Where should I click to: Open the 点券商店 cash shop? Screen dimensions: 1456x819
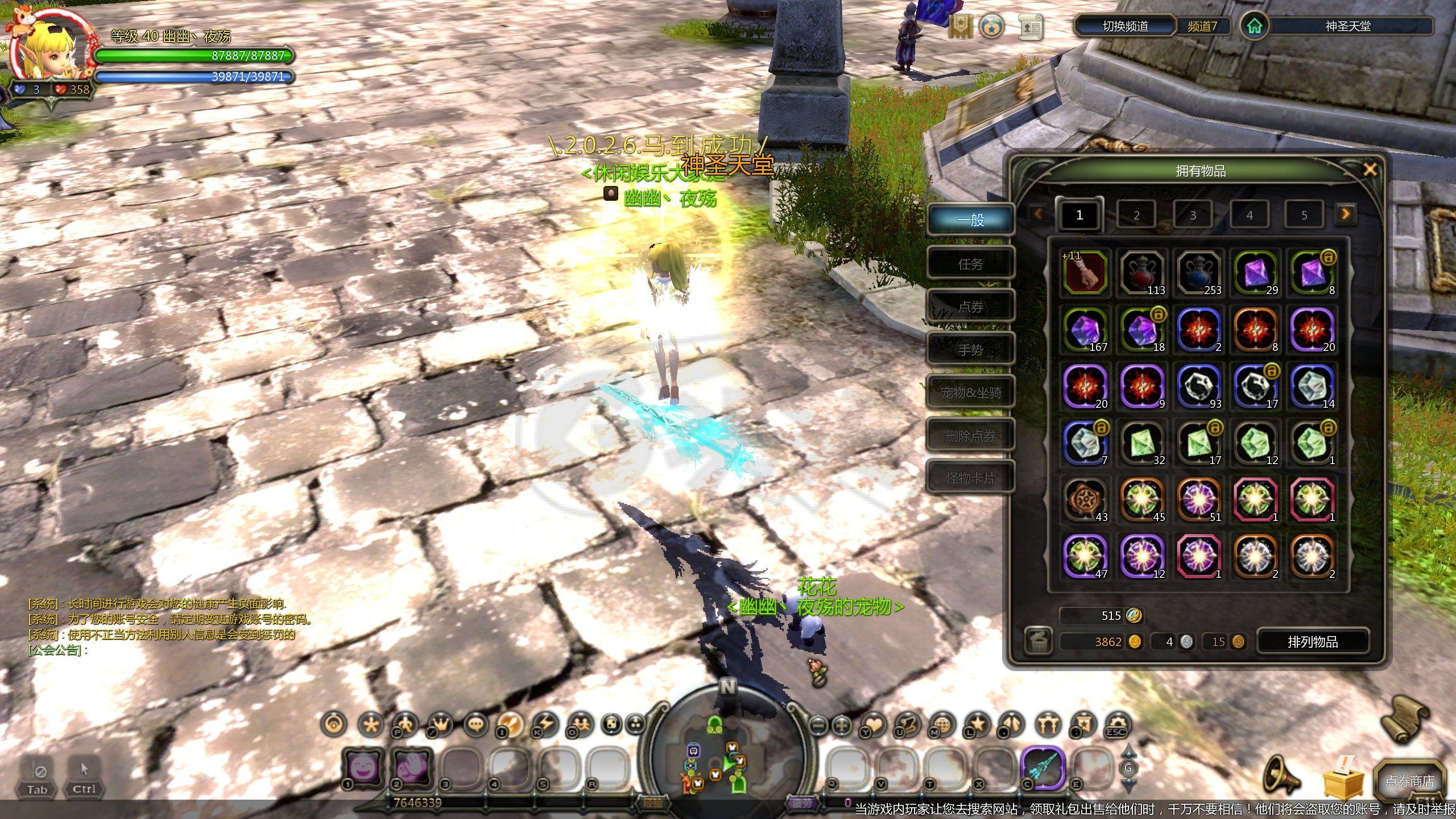[1409, 781]
